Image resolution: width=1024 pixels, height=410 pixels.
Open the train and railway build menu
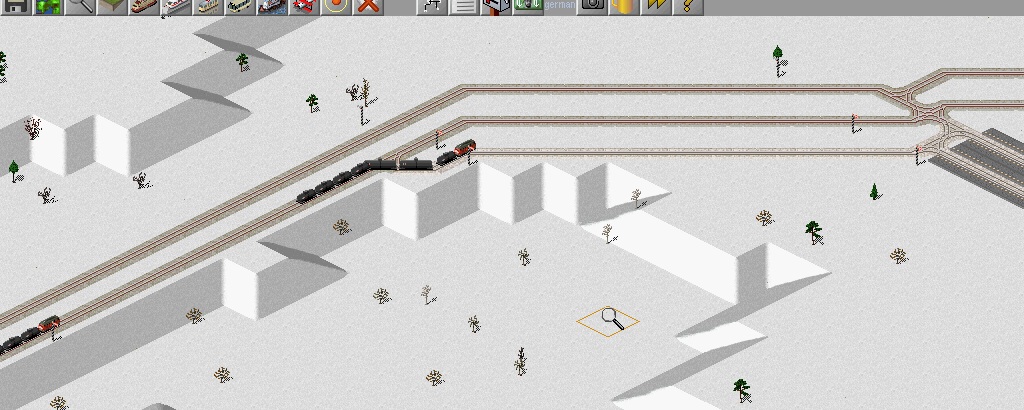point(144,6)
